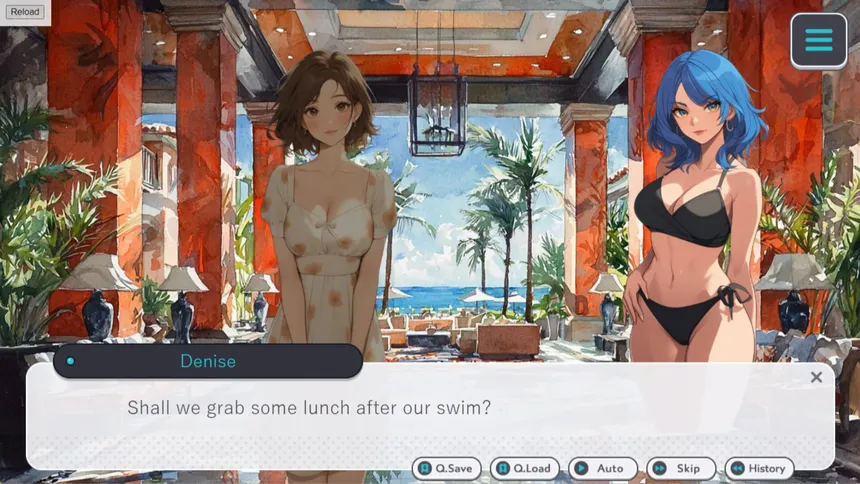This screenshot has height=484, width=860.
Task: Click the Reload button
Action: pos(25,12)
